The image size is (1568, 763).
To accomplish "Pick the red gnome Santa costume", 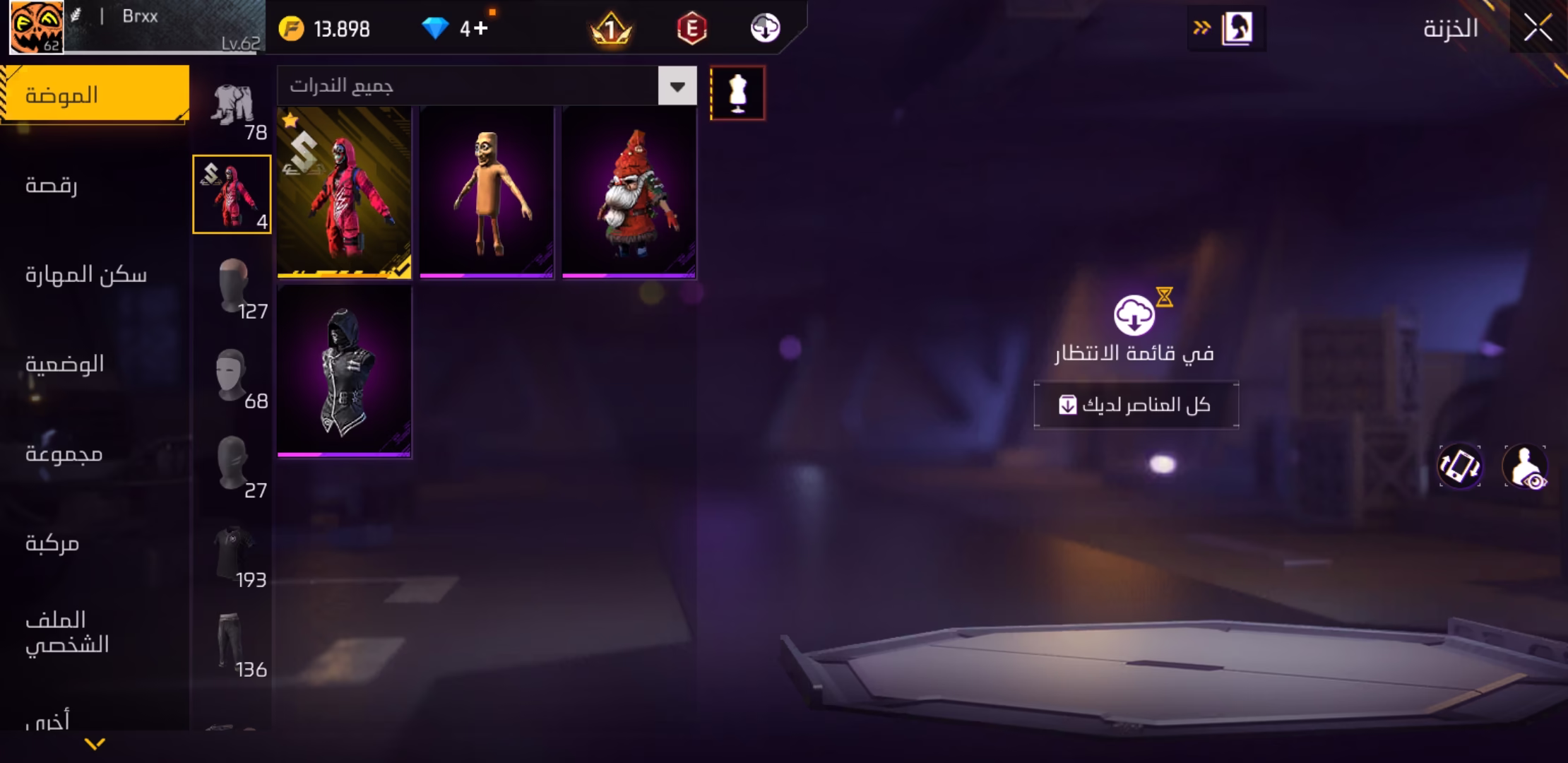I will click(629, 192).
